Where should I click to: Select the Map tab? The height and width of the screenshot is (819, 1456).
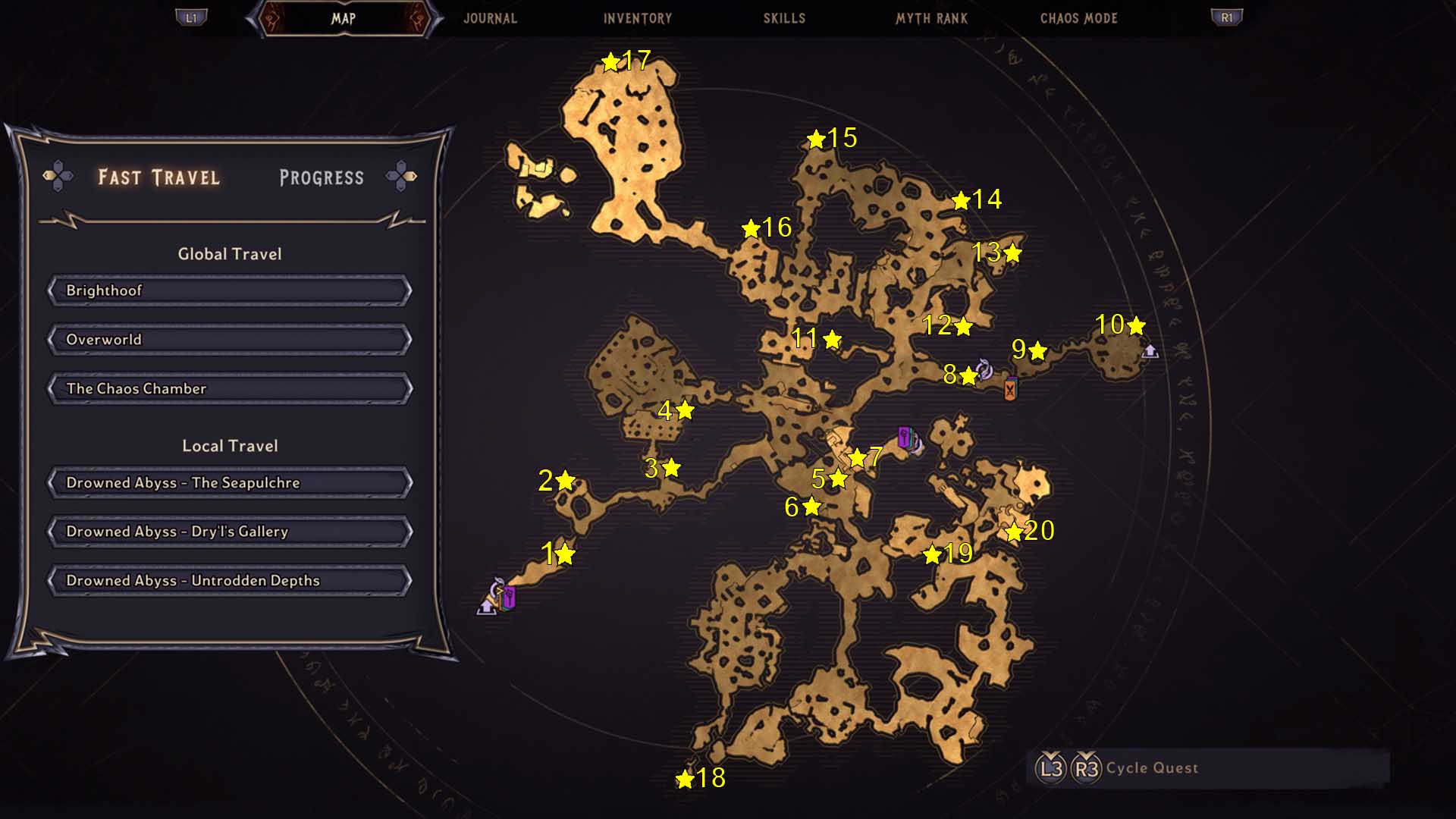pos(344,18)
